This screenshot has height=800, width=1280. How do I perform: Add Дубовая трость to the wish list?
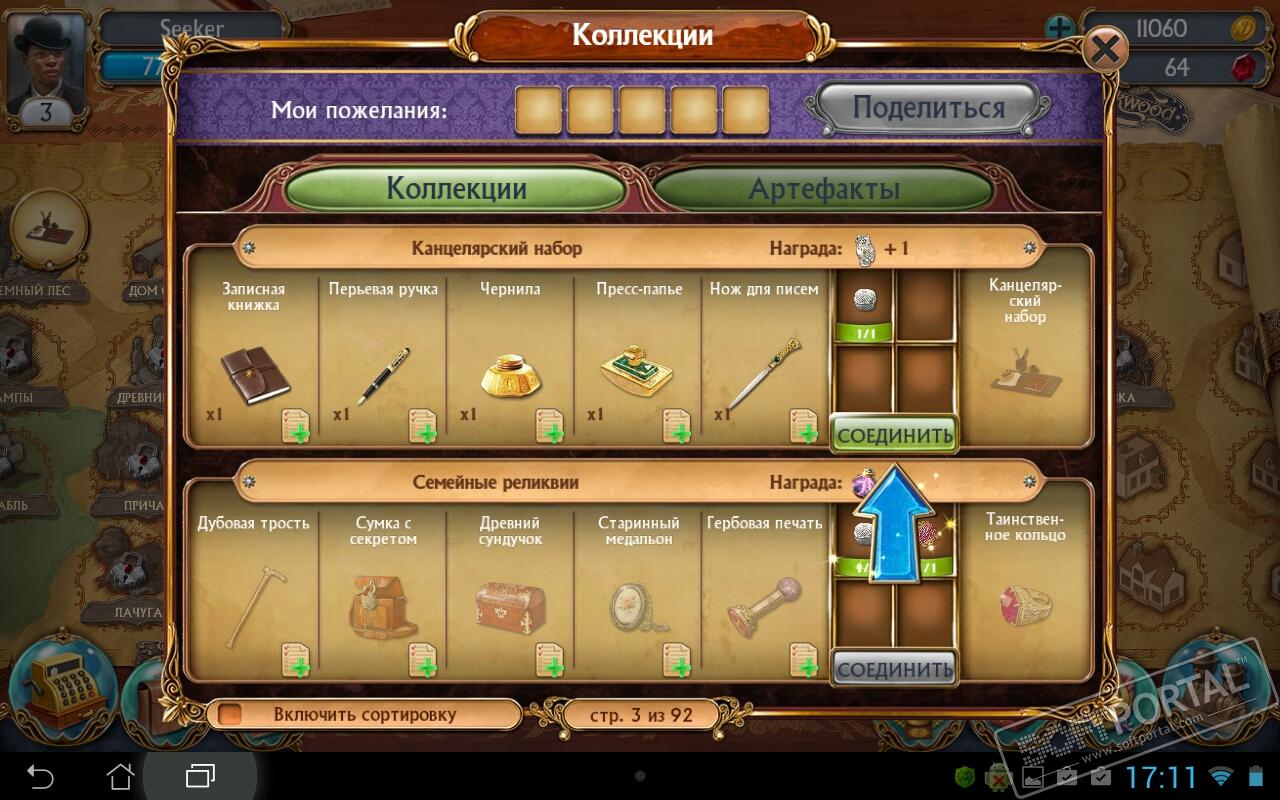click(296, 660)
